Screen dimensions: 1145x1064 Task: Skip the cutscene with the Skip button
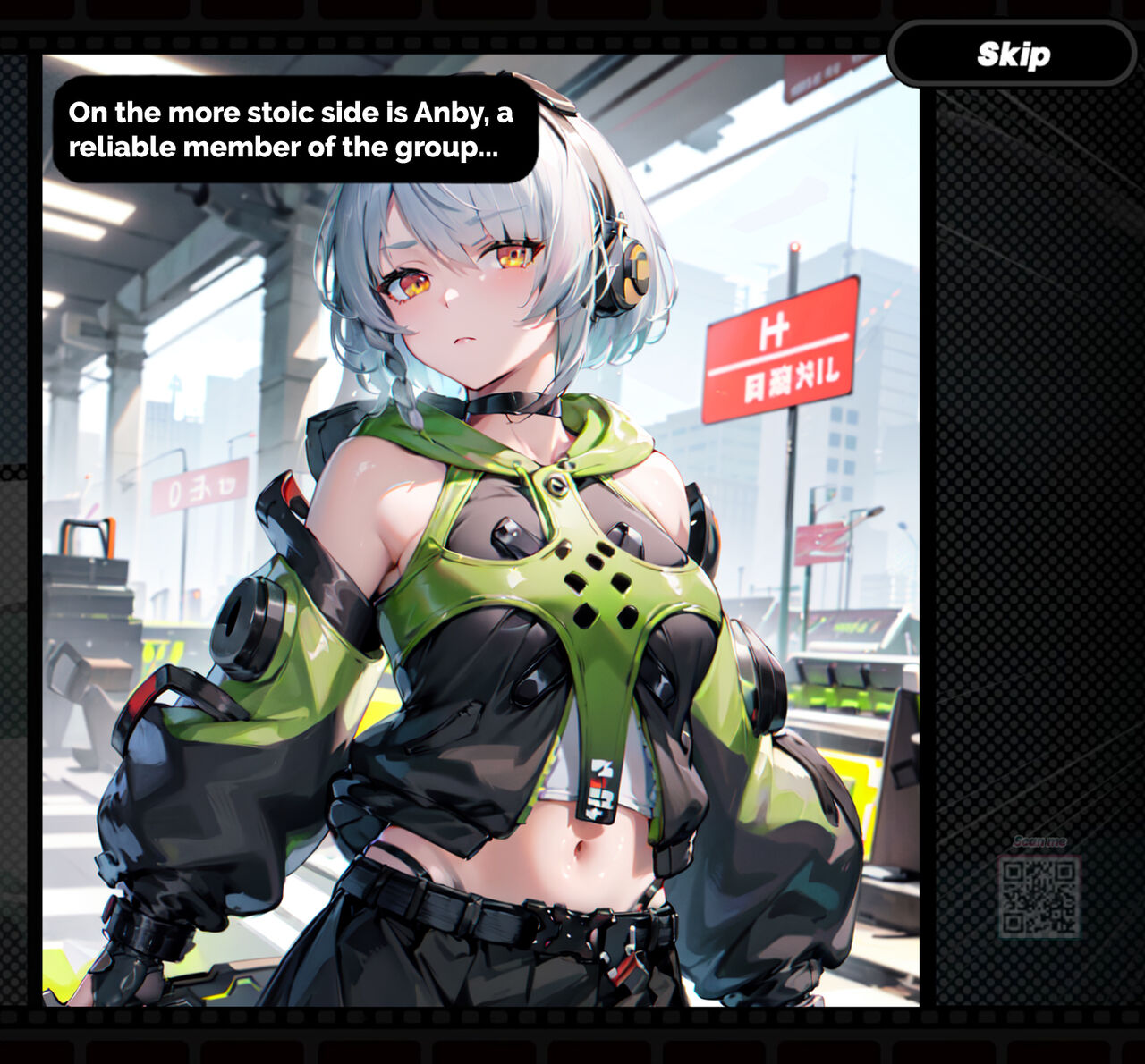point(1013,55)
